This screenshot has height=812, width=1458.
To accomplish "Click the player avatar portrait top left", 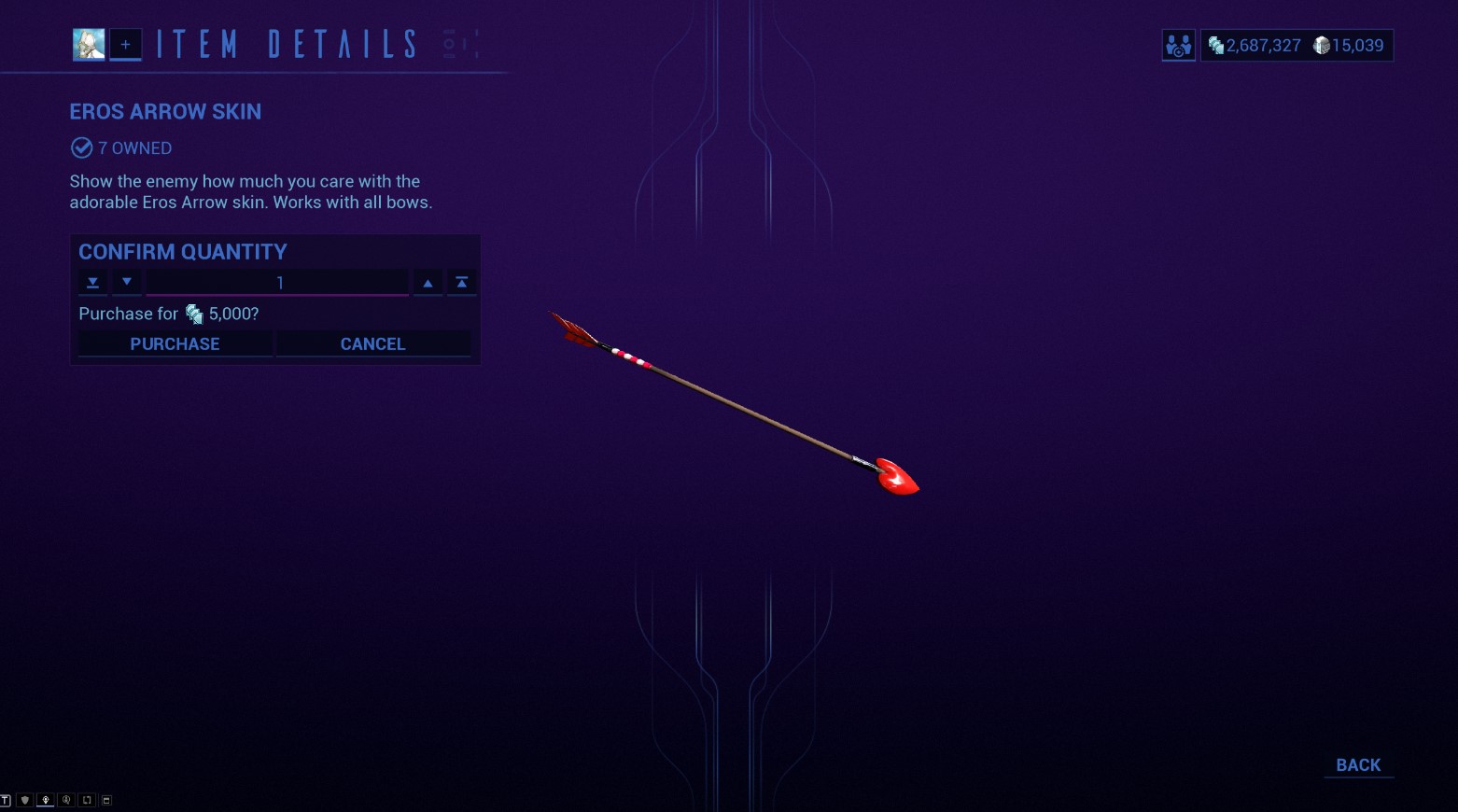I will point(88,44).
